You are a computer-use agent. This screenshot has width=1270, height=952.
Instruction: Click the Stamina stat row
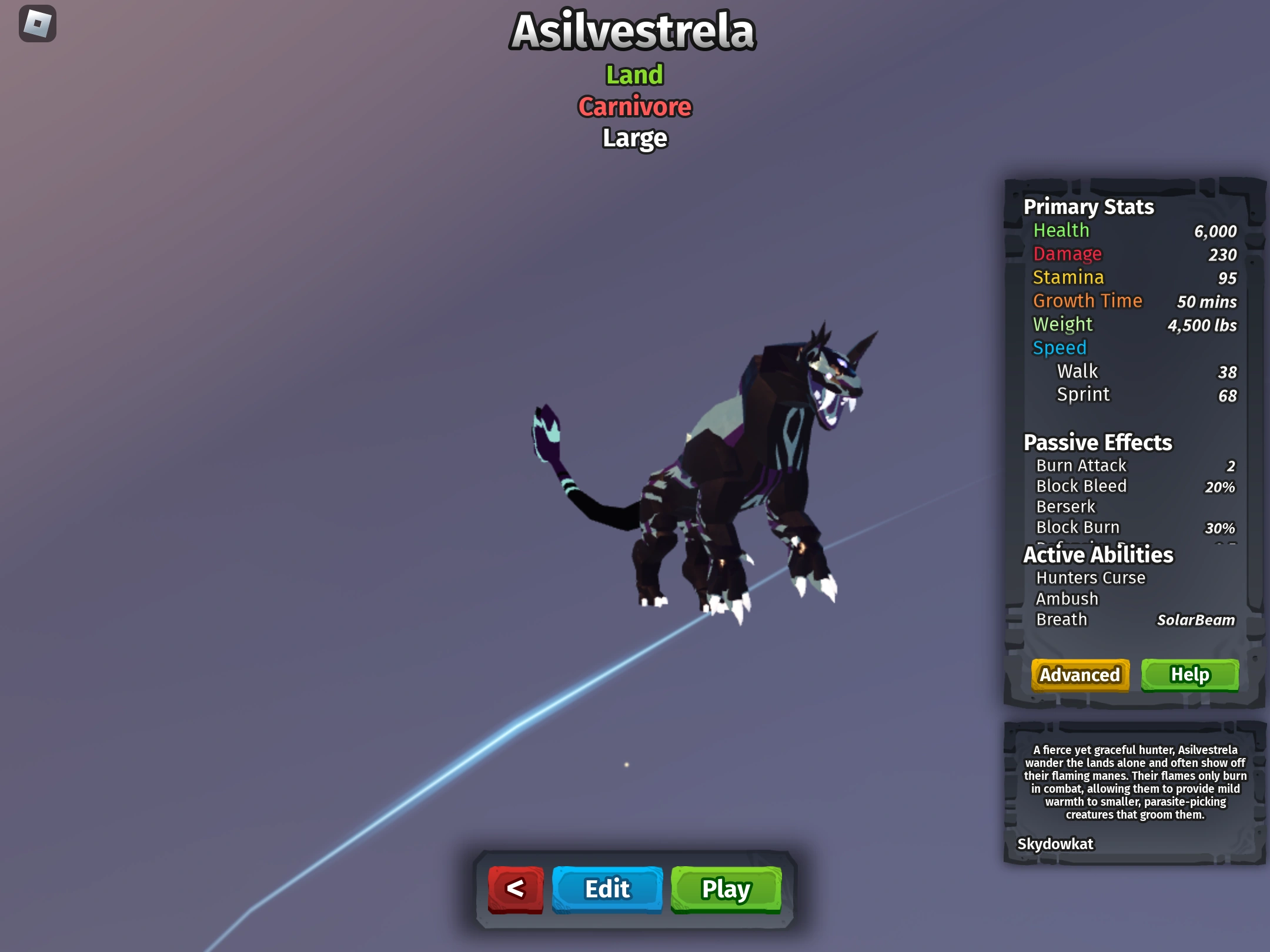[x=1069, y=277]
